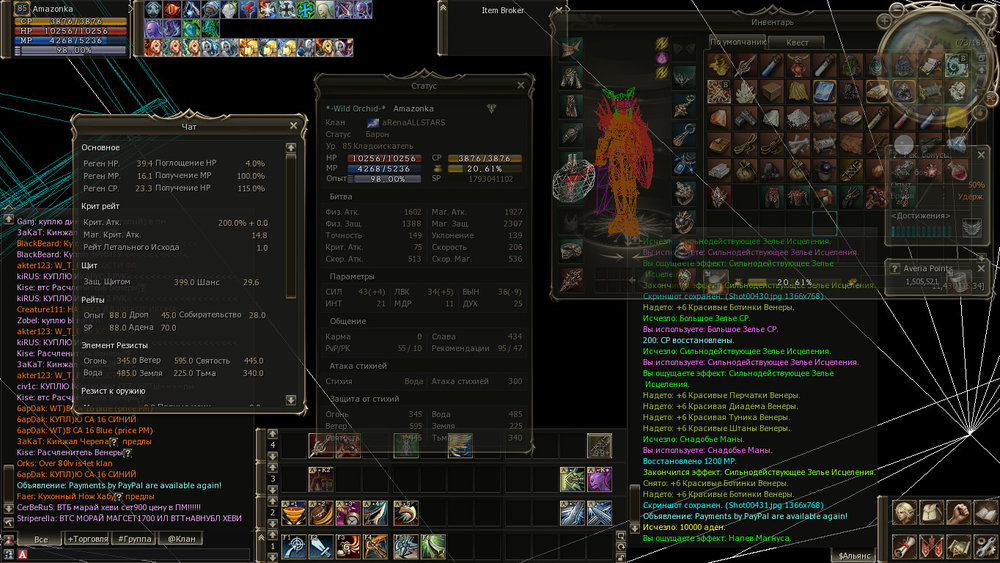Open the actions menu with the fist icon

(957, 513)
